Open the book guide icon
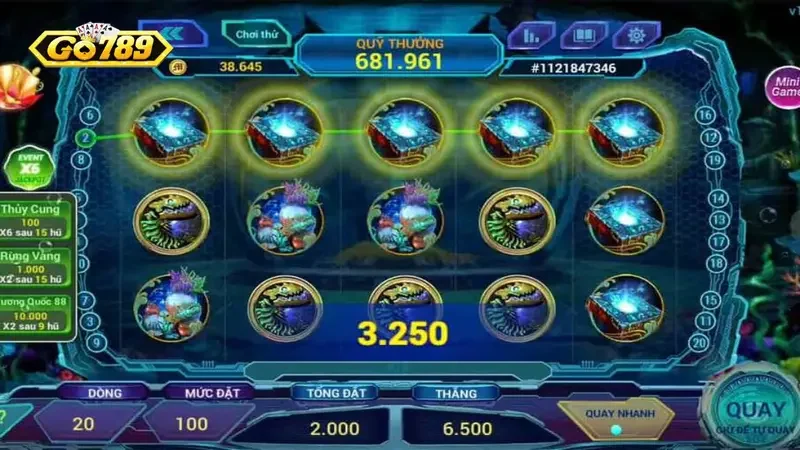This screenshot has width=800, height=450. click(583, 35)
